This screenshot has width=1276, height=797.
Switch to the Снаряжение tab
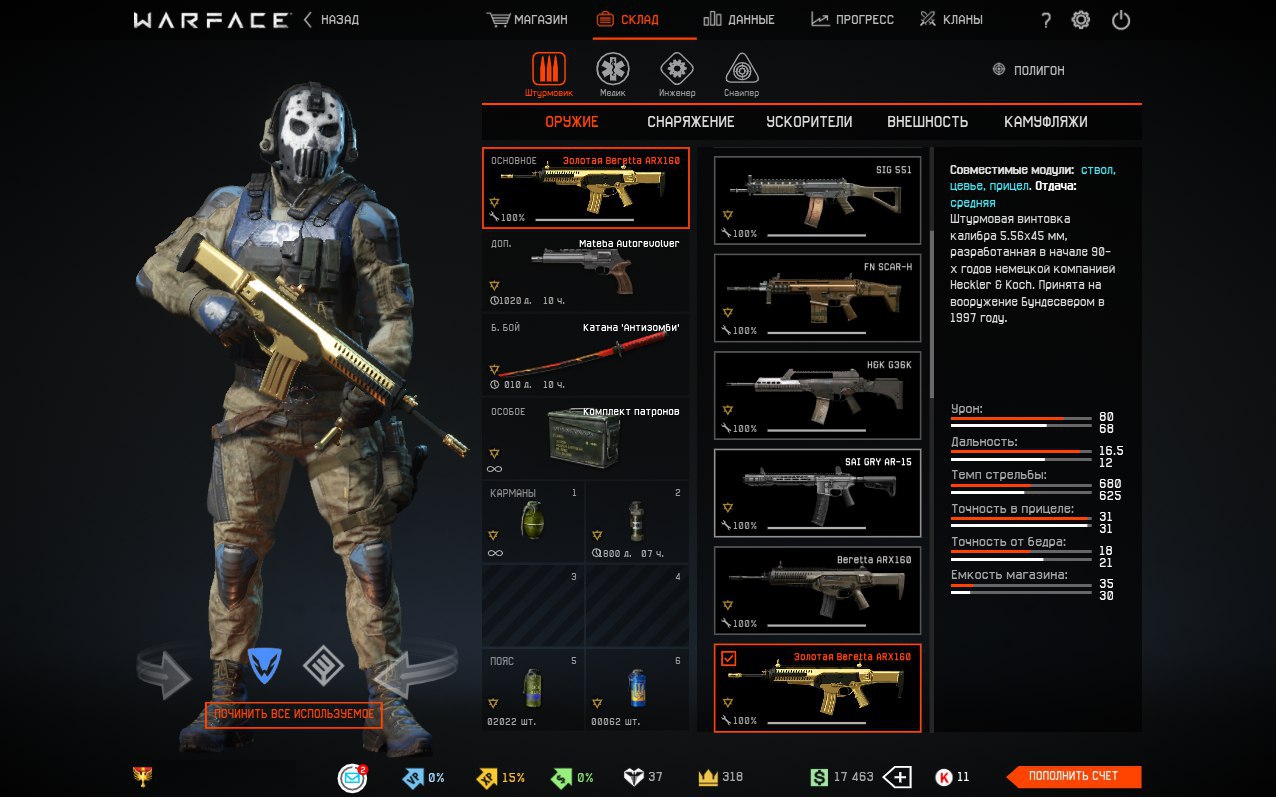[690, 122]
